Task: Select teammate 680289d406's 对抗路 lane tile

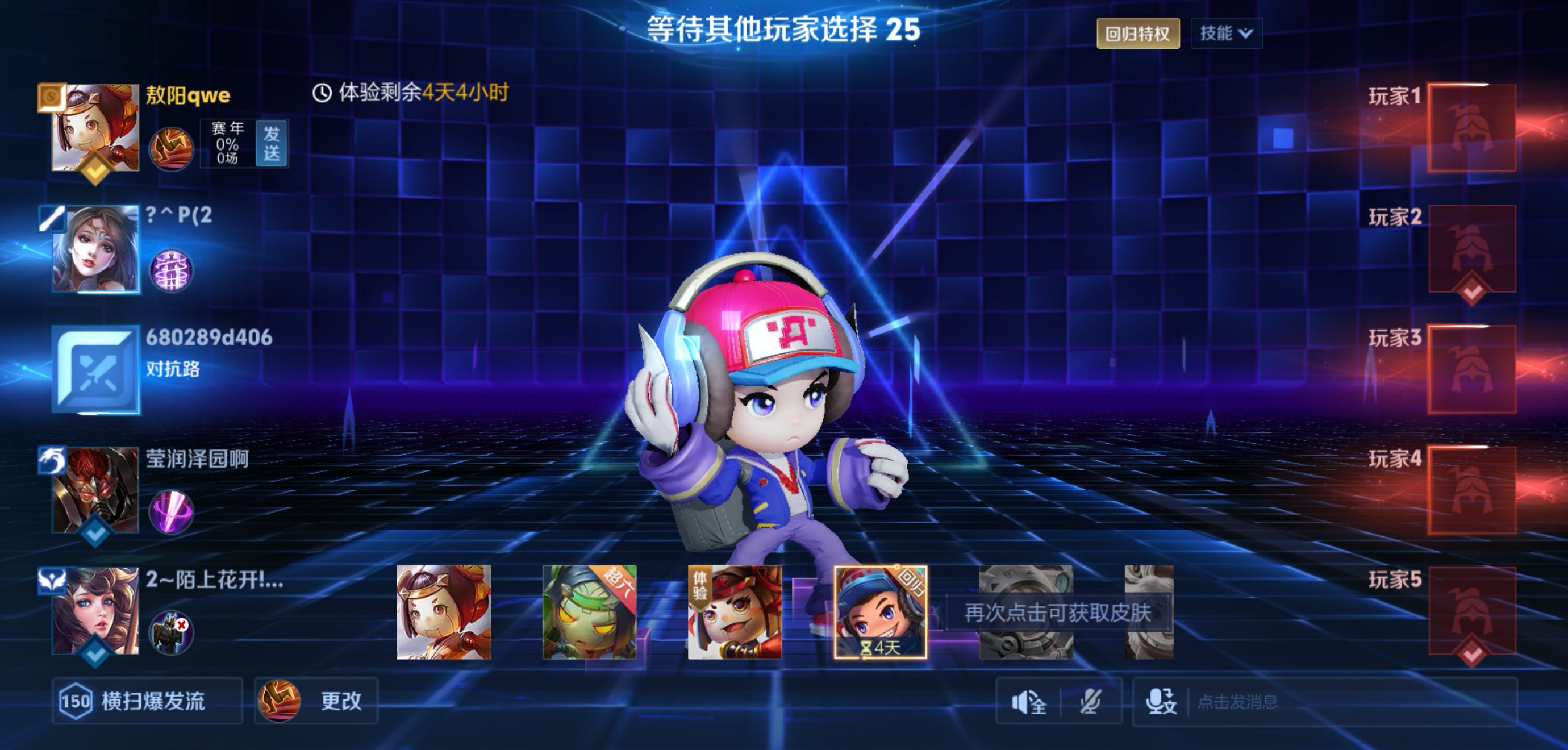Action: click(x=95, y=369)
